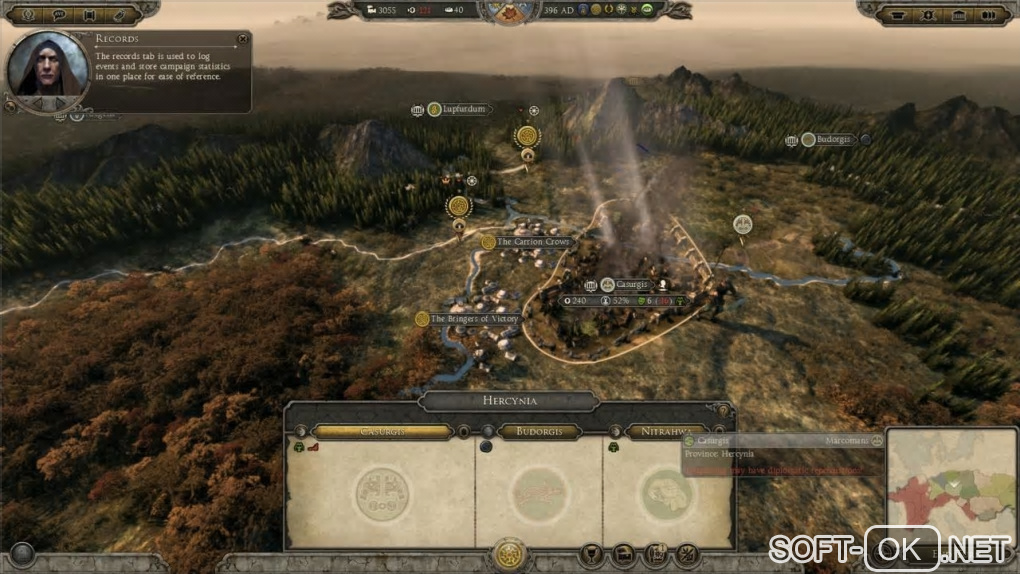Close the Records advisor tooltip
Viewport: 1020px width, 574px height.
[242, 39]
